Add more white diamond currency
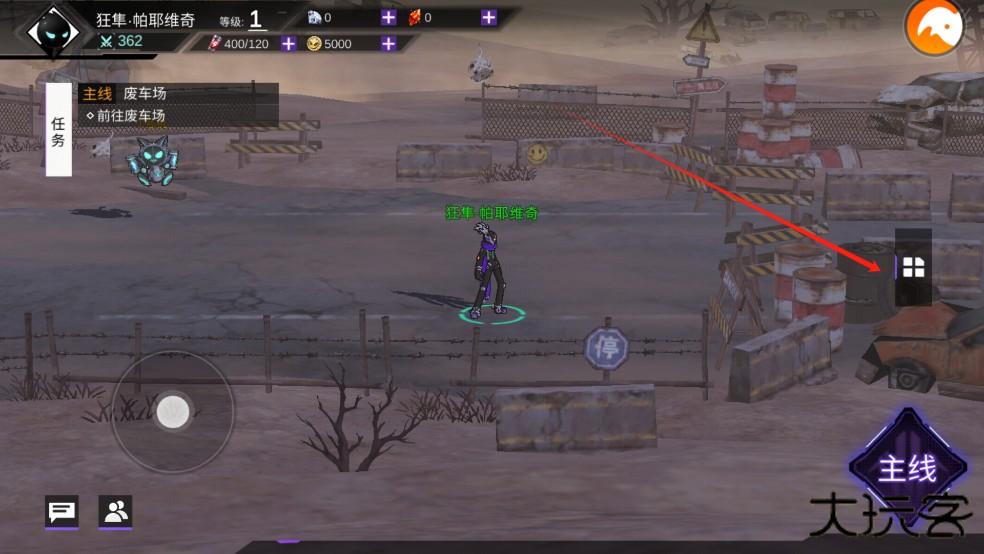Viewport: 984px width, 554px height. [x=388, y=17]
